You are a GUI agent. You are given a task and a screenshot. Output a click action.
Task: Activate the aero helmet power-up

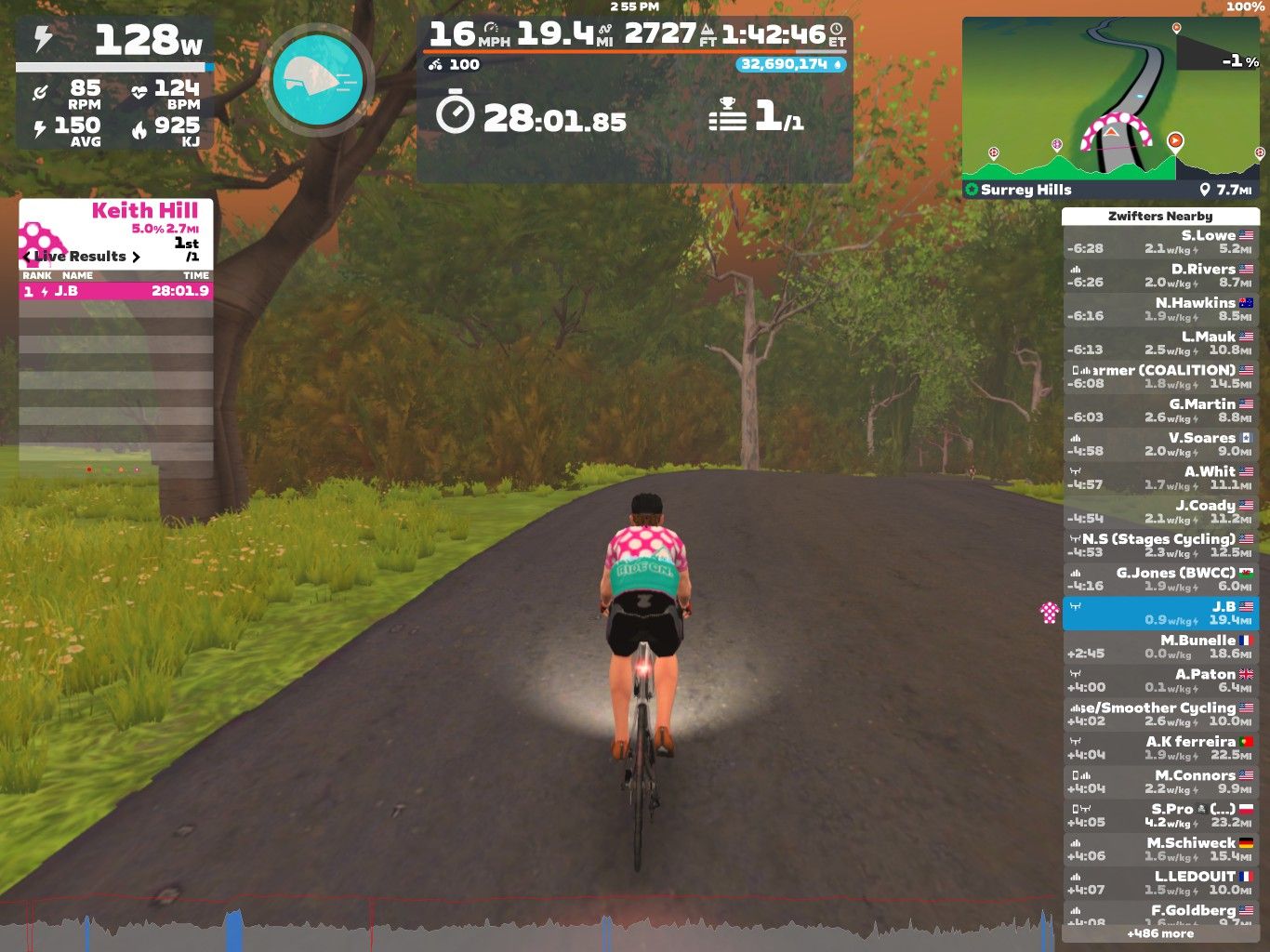(318, 82)
